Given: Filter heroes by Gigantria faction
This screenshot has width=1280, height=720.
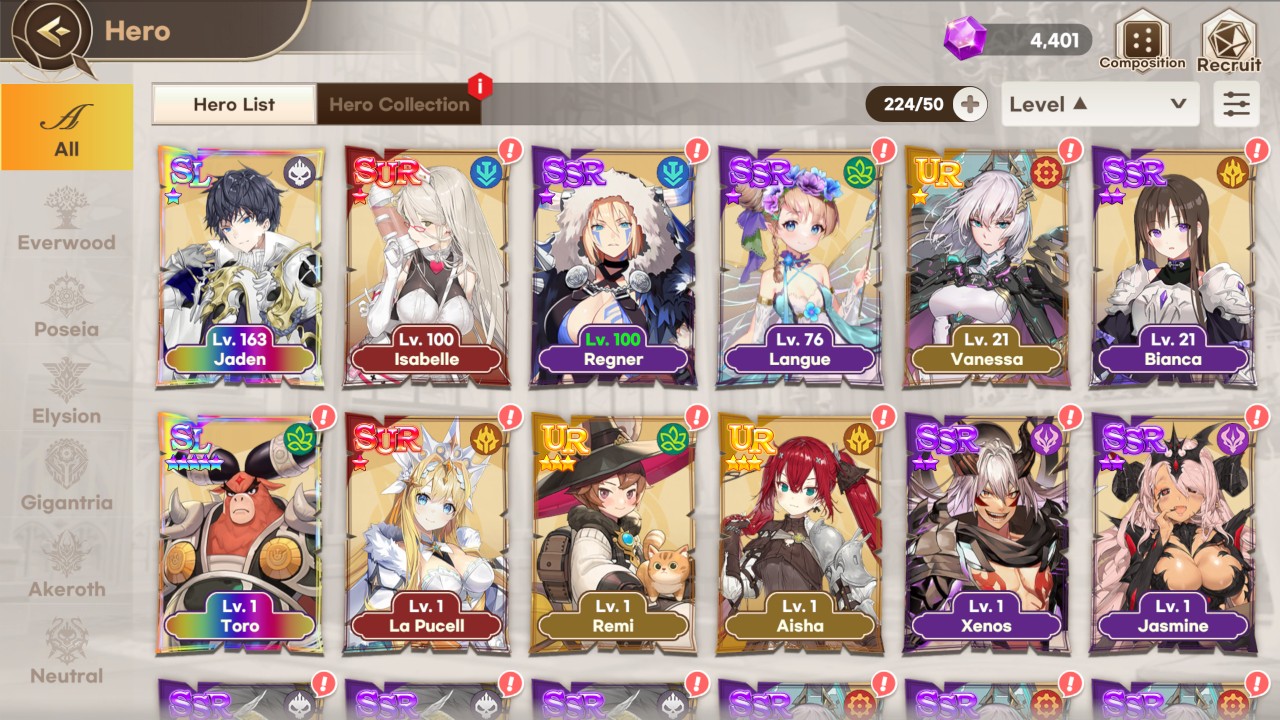Looking at the screenshot, I should (67, 480).
